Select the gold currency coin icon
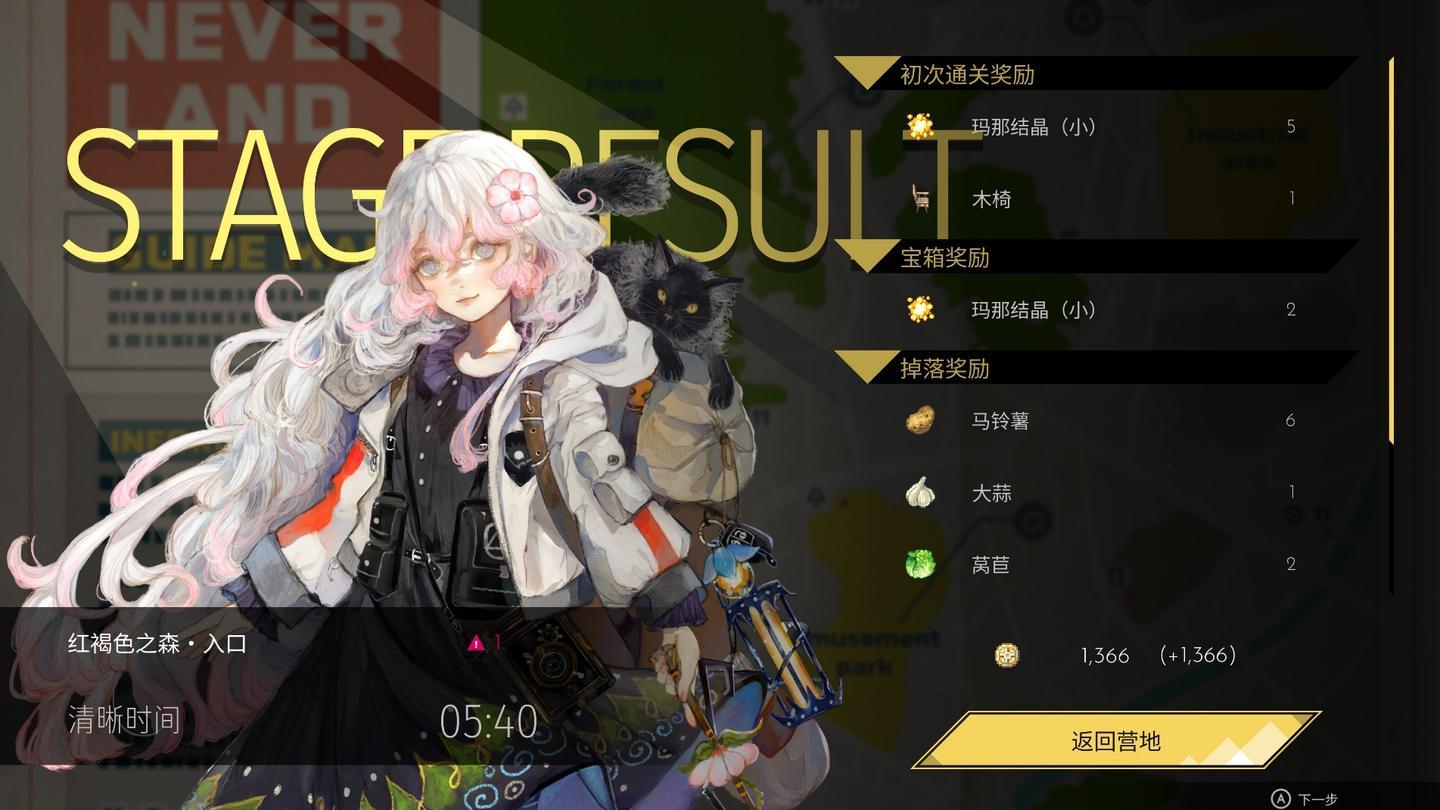This screenshot has height=810, width=1440. tap(1006, 656)
